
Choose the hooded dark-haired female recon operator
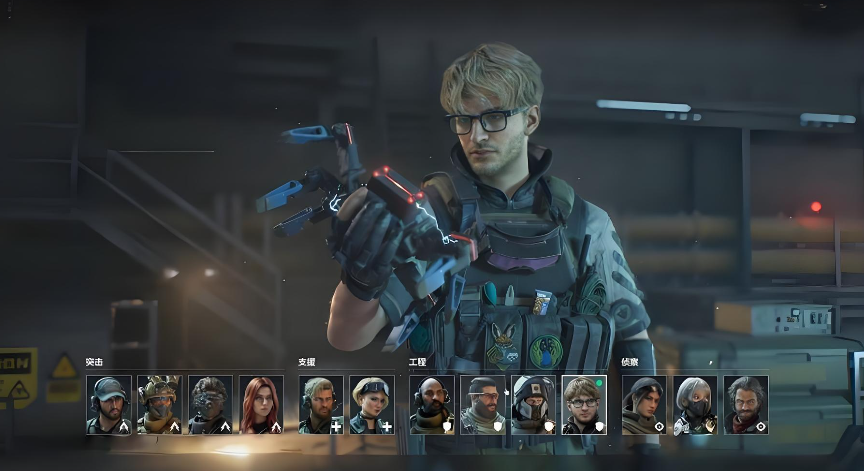[644, 404]
